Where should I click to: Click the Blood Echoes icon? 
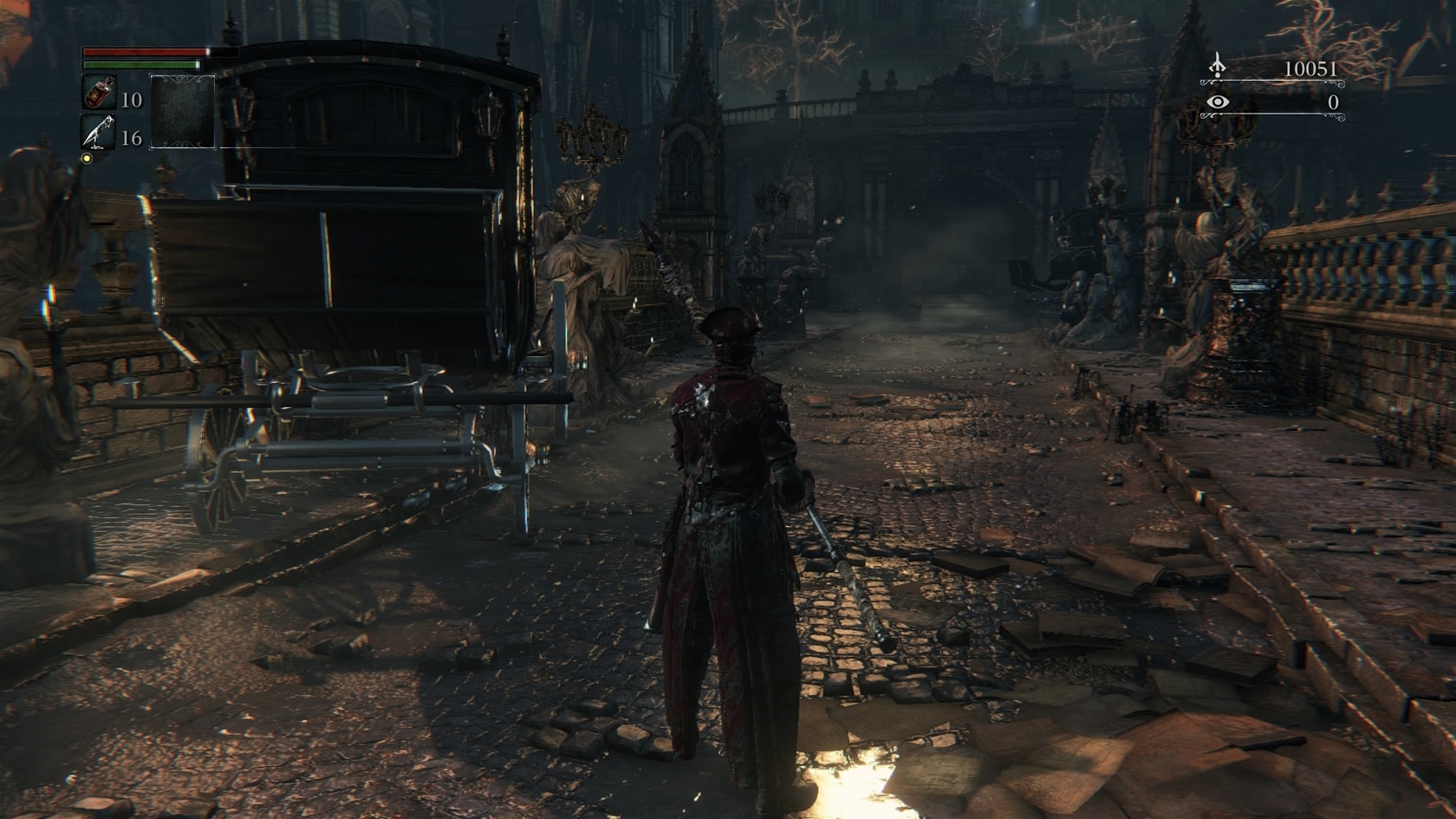pyautogui.click(x=1218, y=66)
